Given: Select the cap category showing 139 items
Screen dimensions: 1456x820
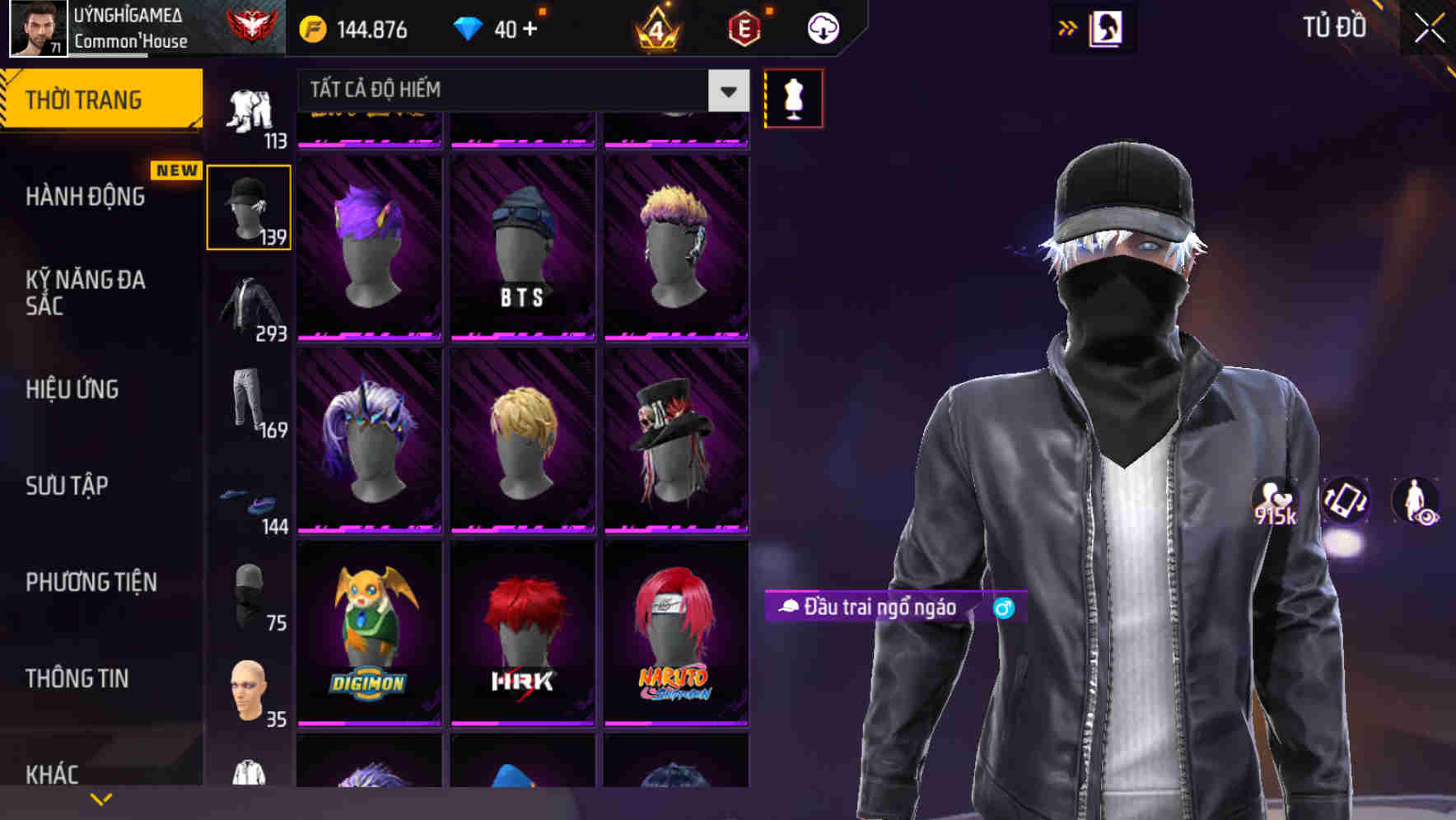Looking at the screenshot, I should 249,206.
